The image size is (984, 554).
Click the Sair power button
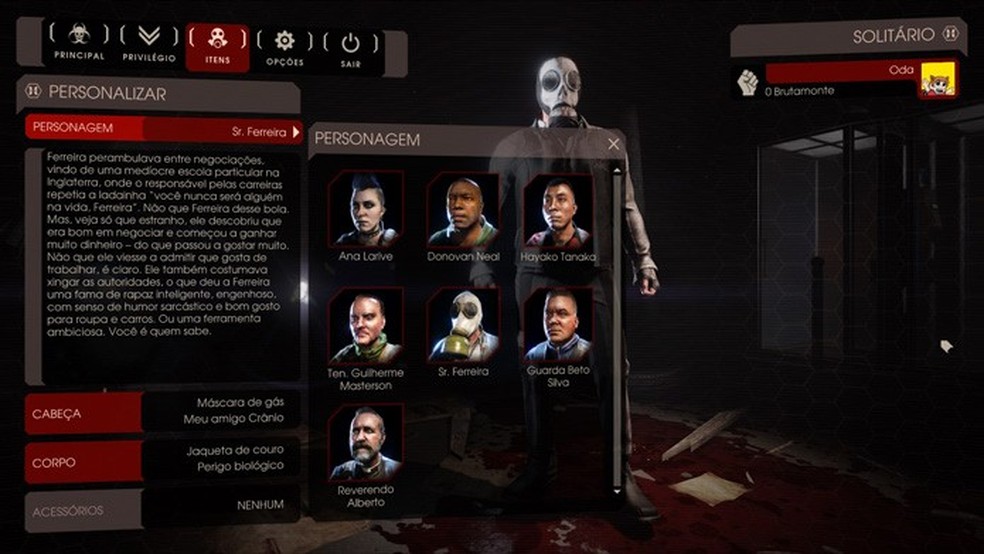coord(350,45)
